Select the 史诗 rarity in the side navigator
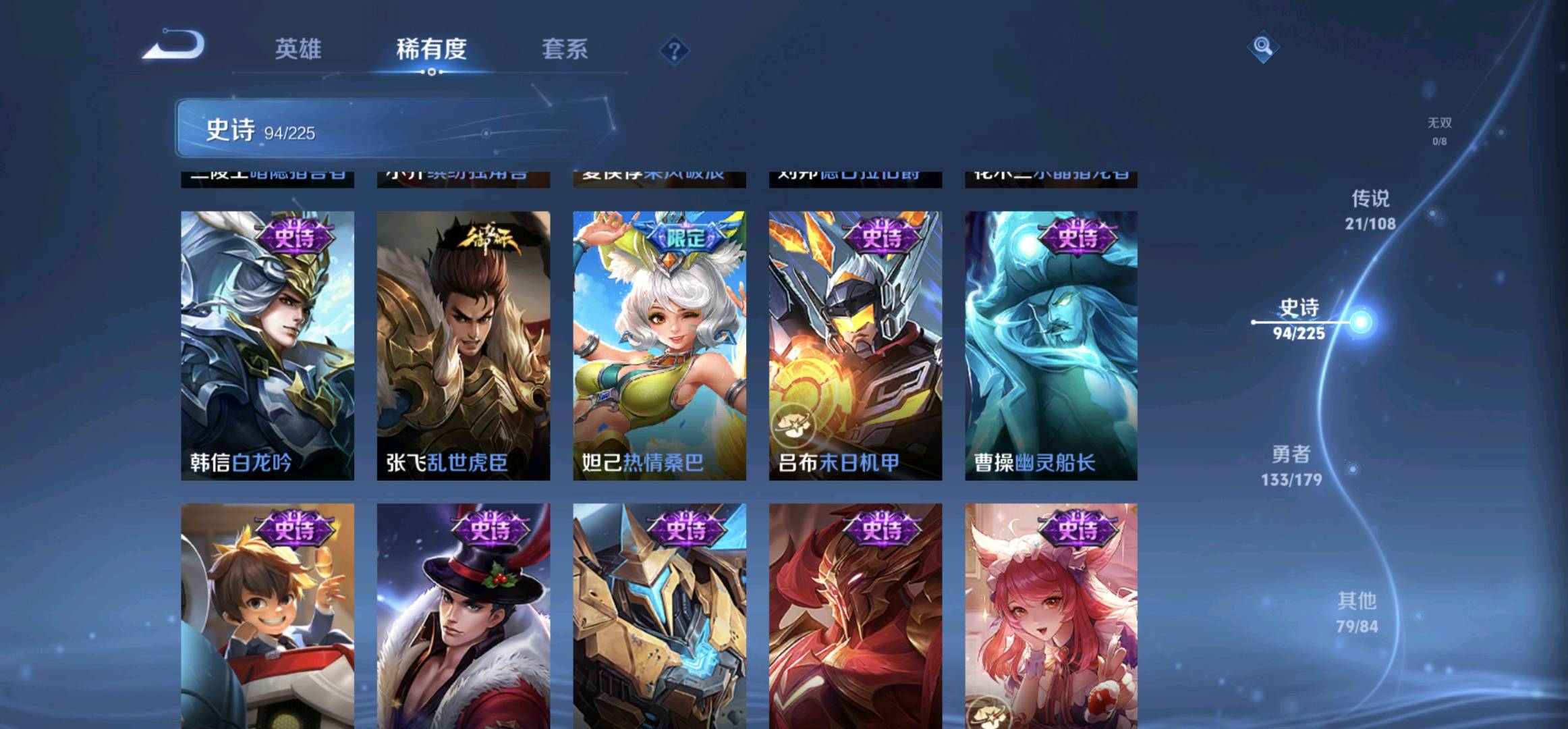This screenshot has width=1568, height=729. [1299, 319]
